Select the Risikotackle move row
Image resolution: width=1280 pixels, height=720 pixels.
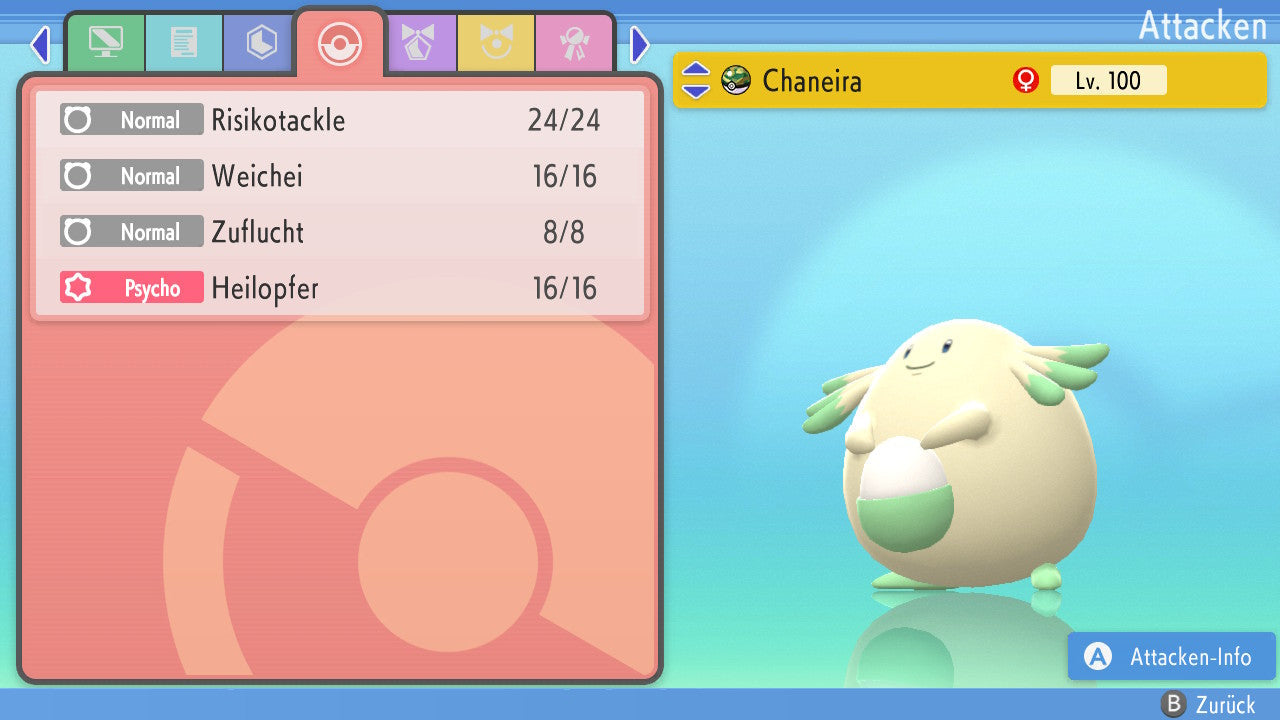point(340,121)
